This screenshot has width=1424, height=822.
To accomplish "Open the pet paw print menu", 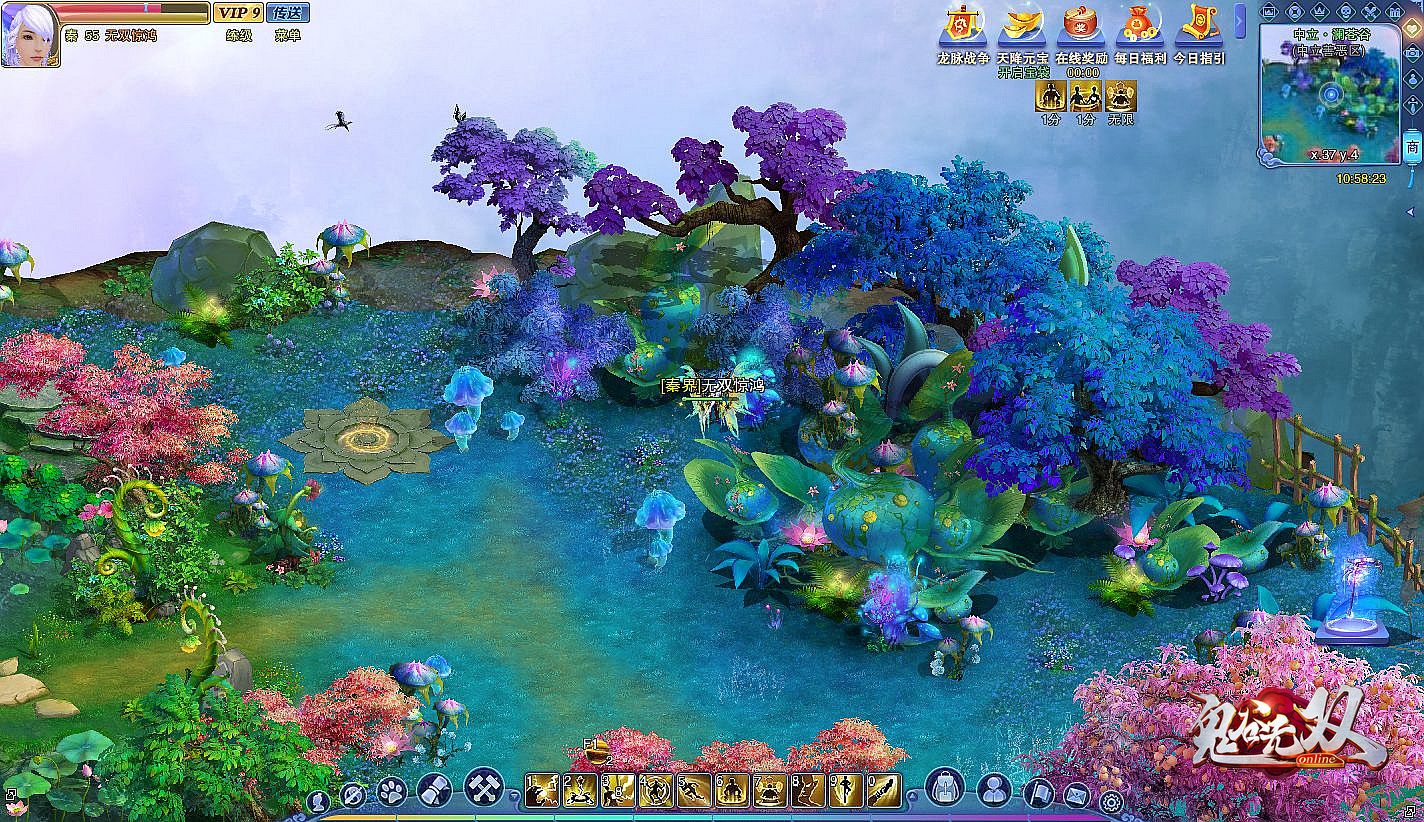I will [x=392, y=791].
